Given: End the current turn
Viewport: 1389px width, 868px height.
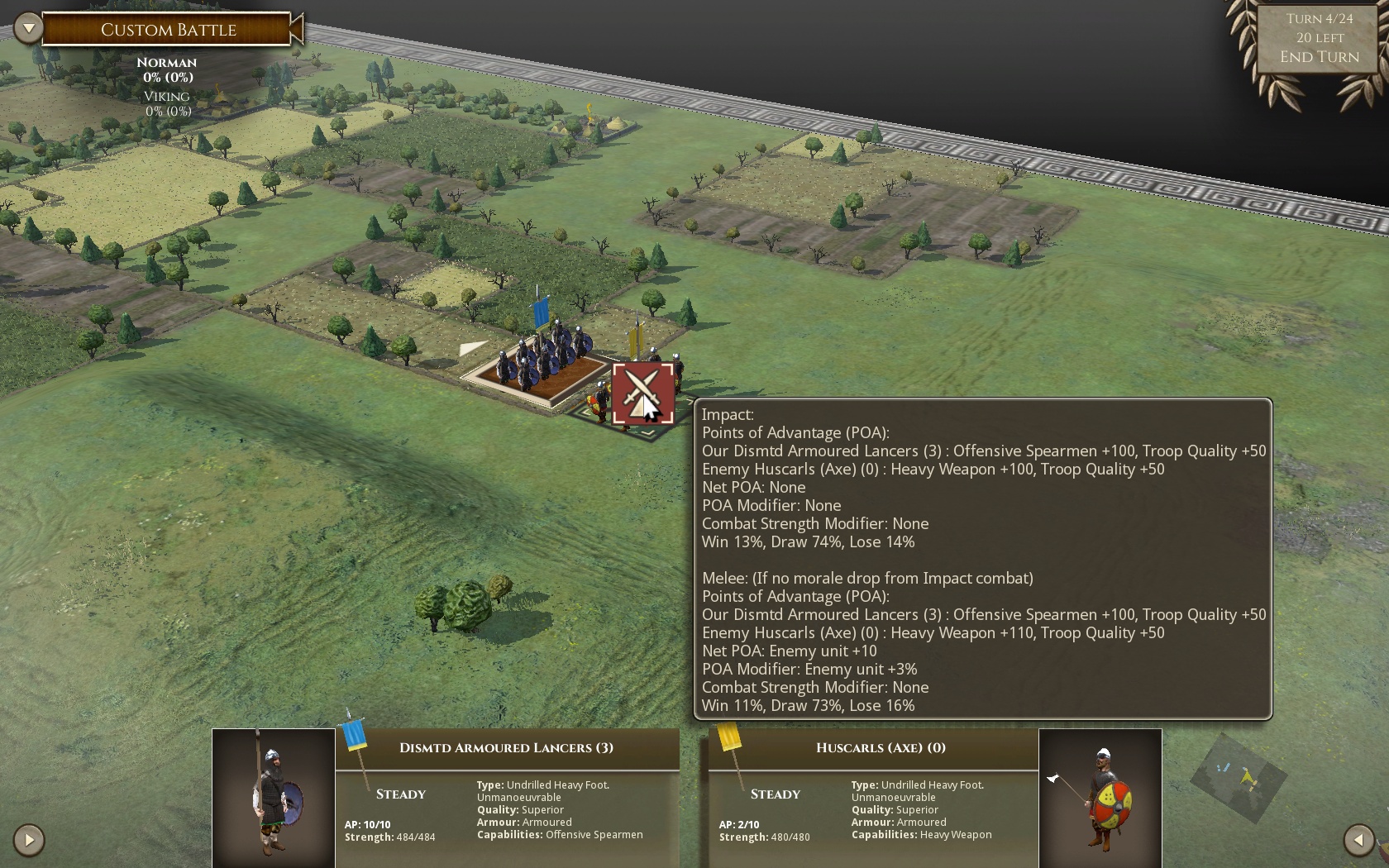Looking at the screenshot, I should [x=1319, y=57].
